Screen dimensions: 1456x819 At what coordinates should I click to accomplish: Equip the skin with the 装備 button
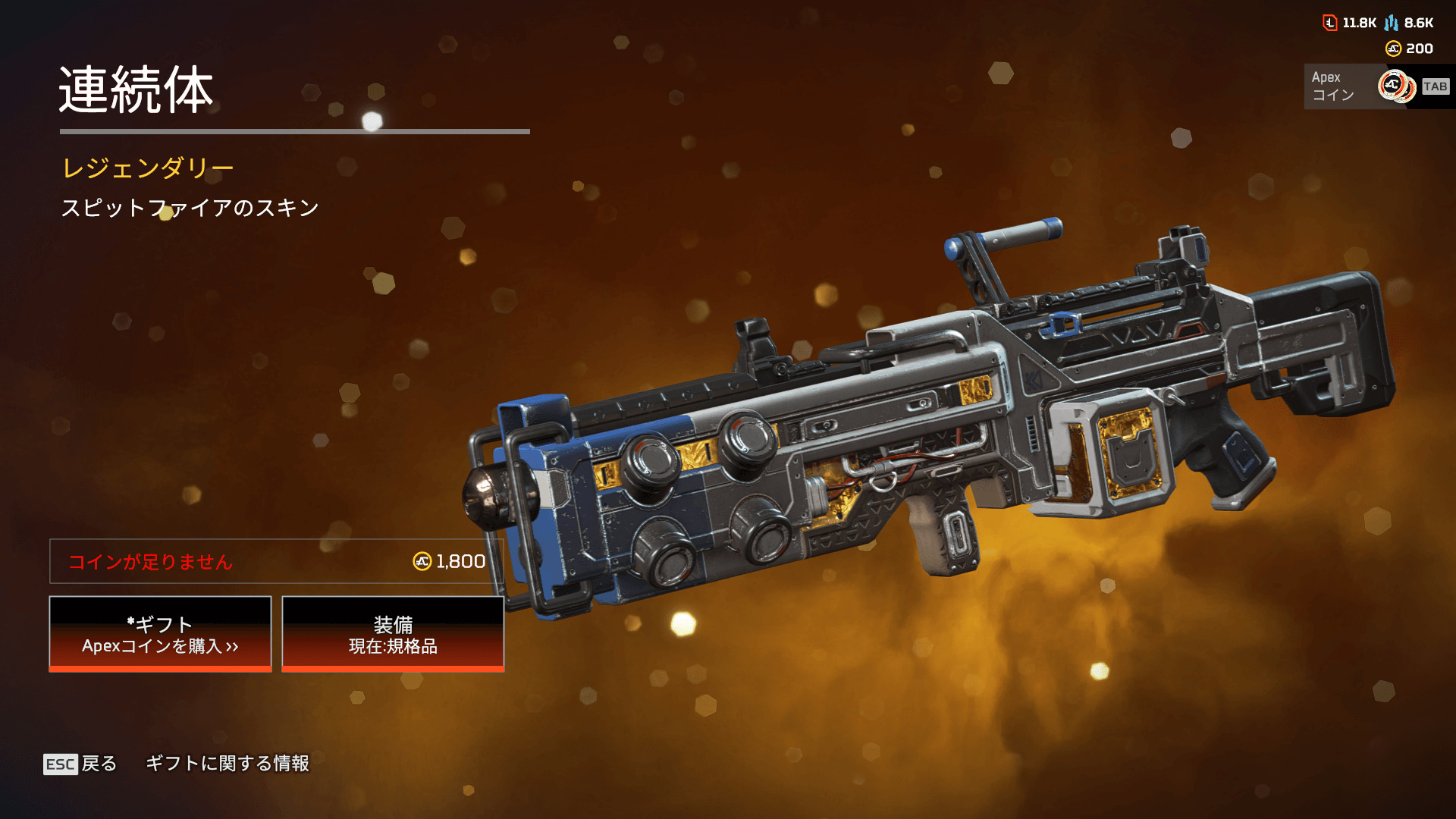(x=393, y=634)
